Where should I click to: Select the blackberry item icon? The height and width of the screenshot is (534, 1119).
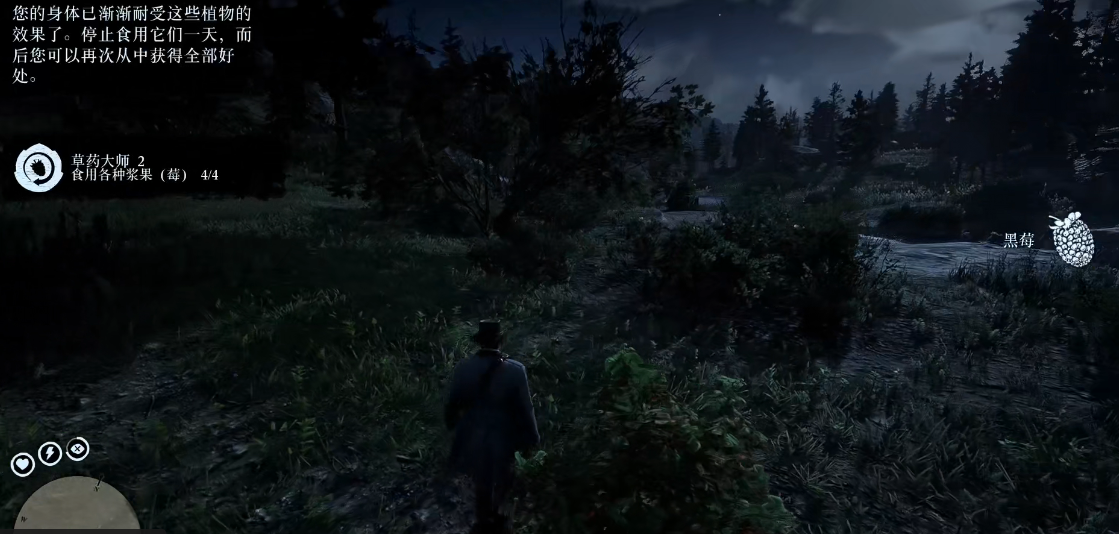[x=1071, y=240]
